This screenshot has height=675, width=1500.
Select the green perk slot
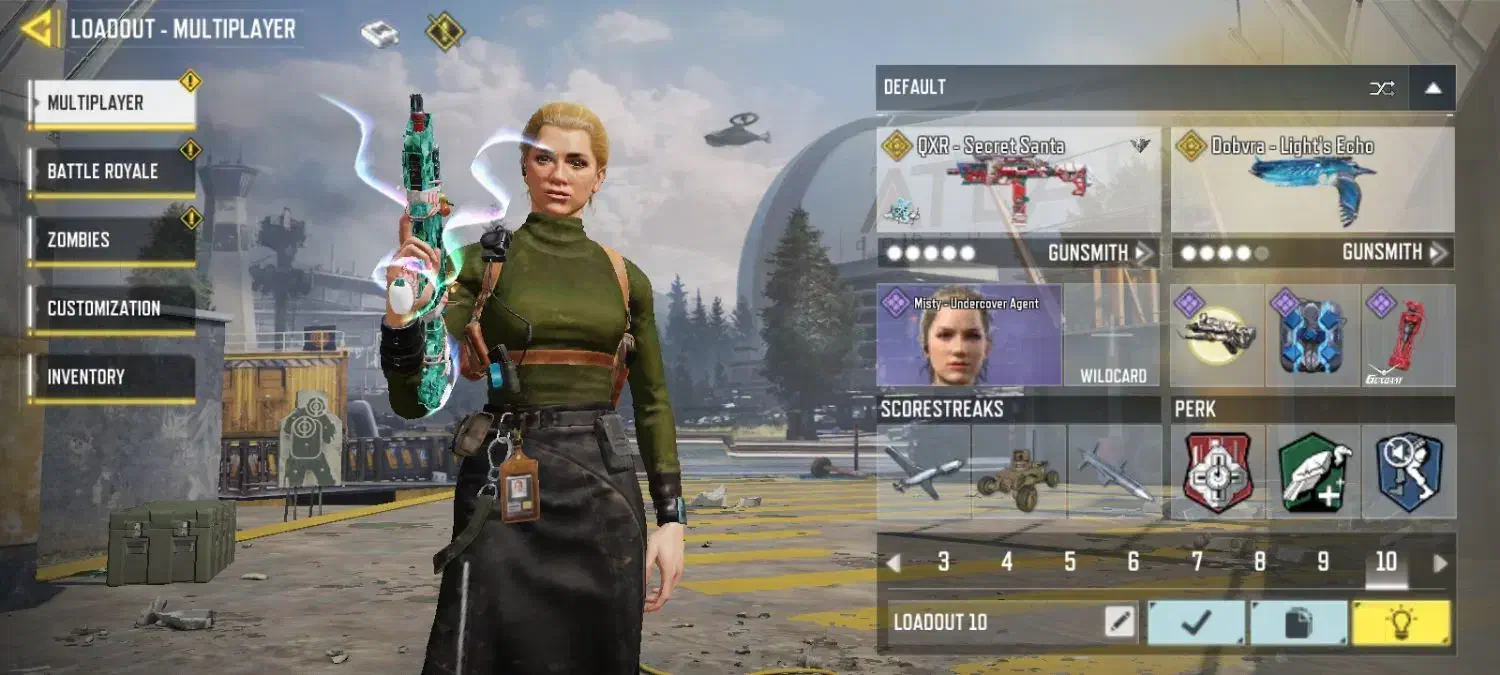click(1313, 472)
